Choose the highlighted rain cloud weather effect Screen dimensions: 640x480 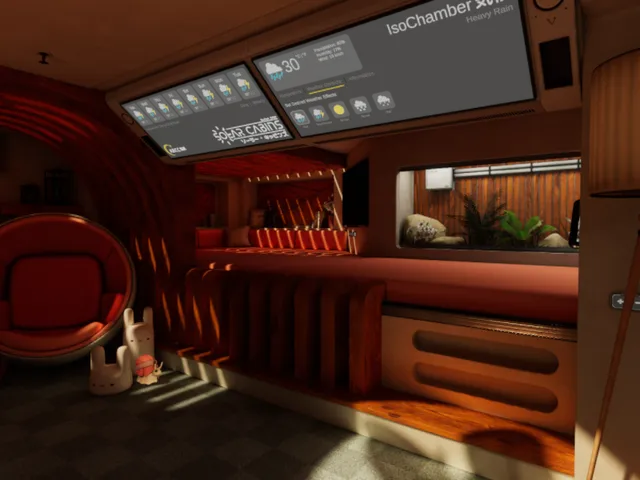pyautogui.click(x=300, y=117)
